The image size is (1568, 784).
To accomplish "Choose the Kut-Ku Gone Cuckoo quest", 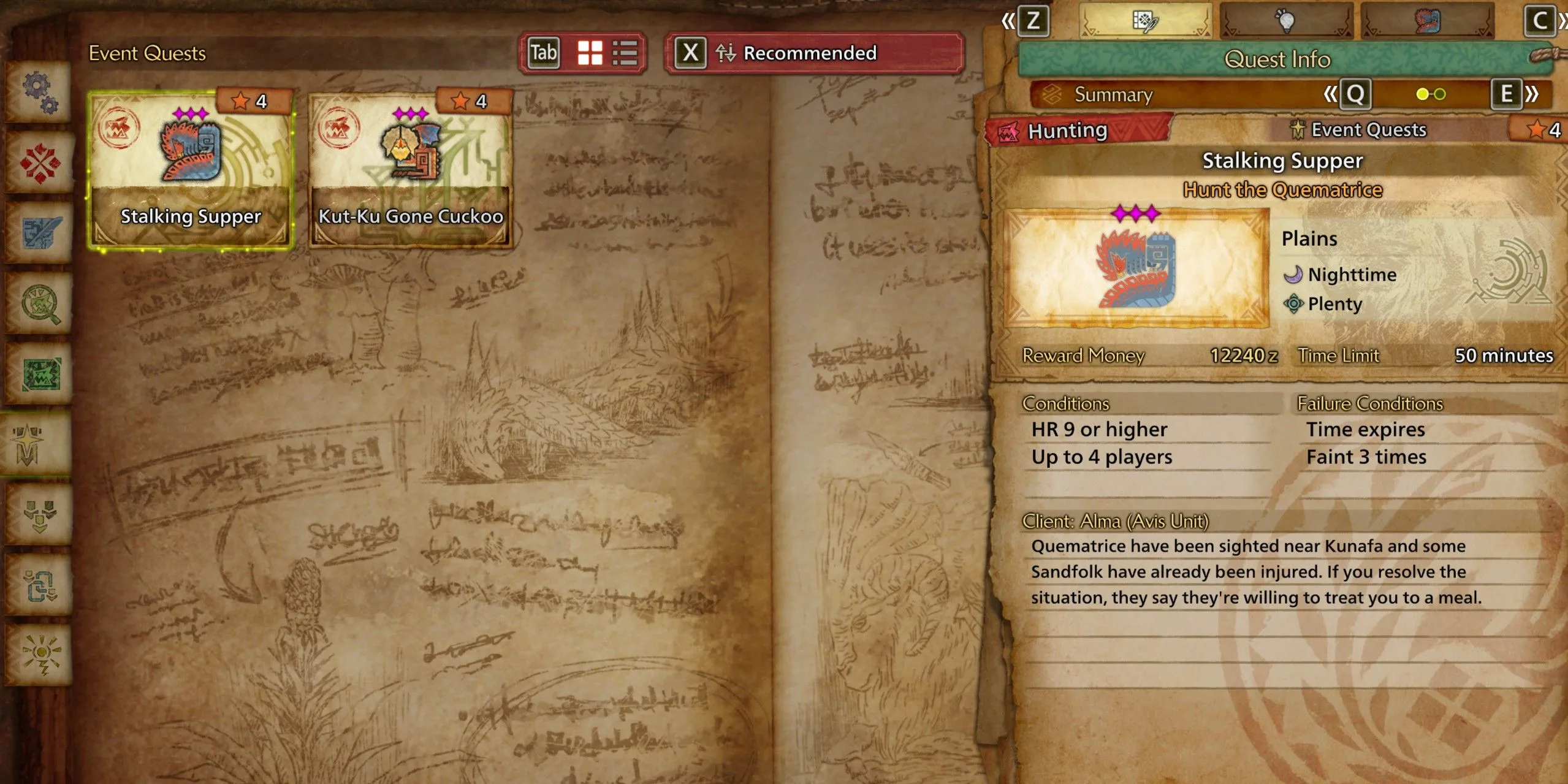I will (410, 170).
